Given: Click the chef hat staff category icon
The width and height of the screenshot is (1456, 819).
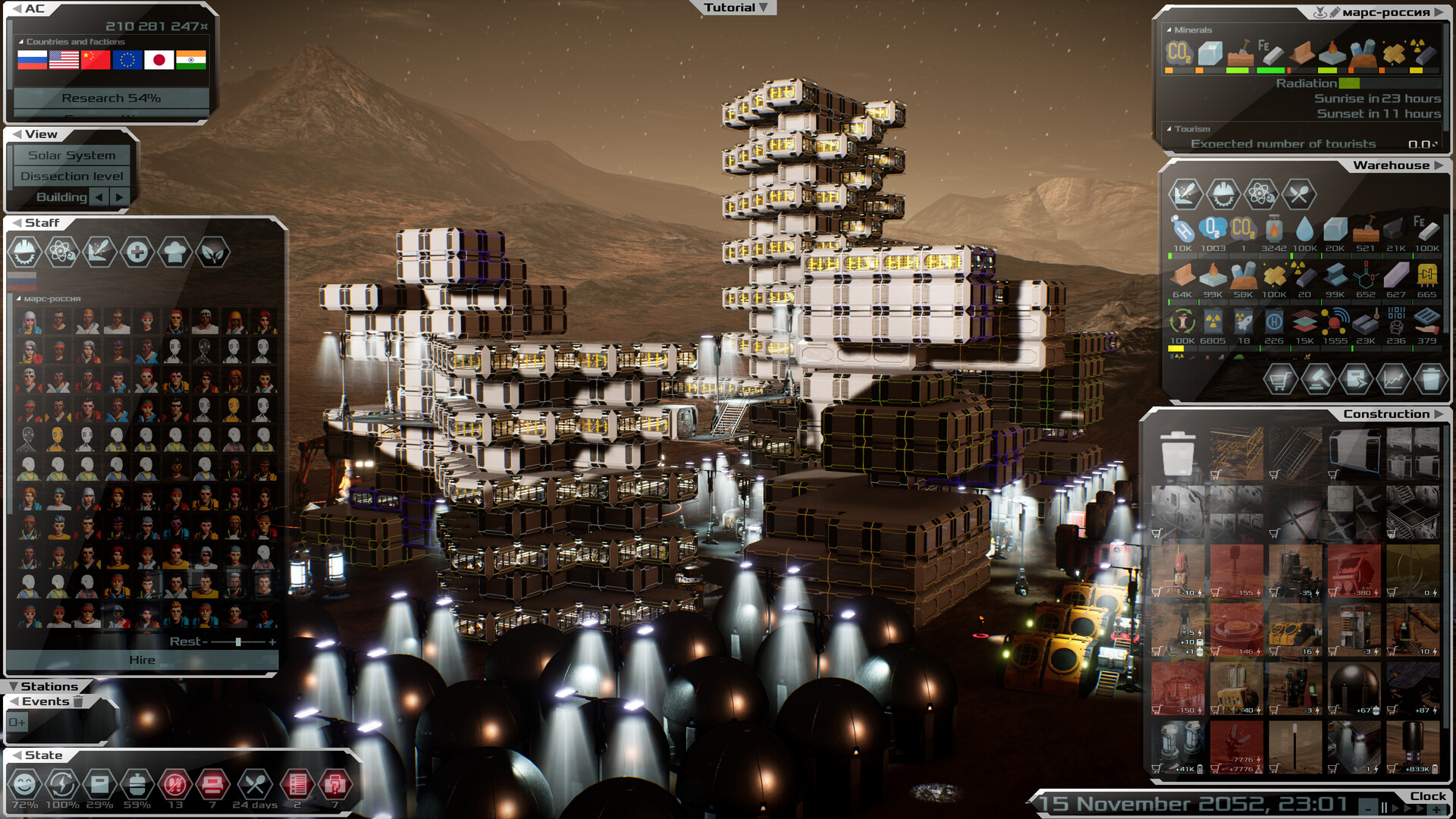Looking at the screenshot, I should click(175, 251).
